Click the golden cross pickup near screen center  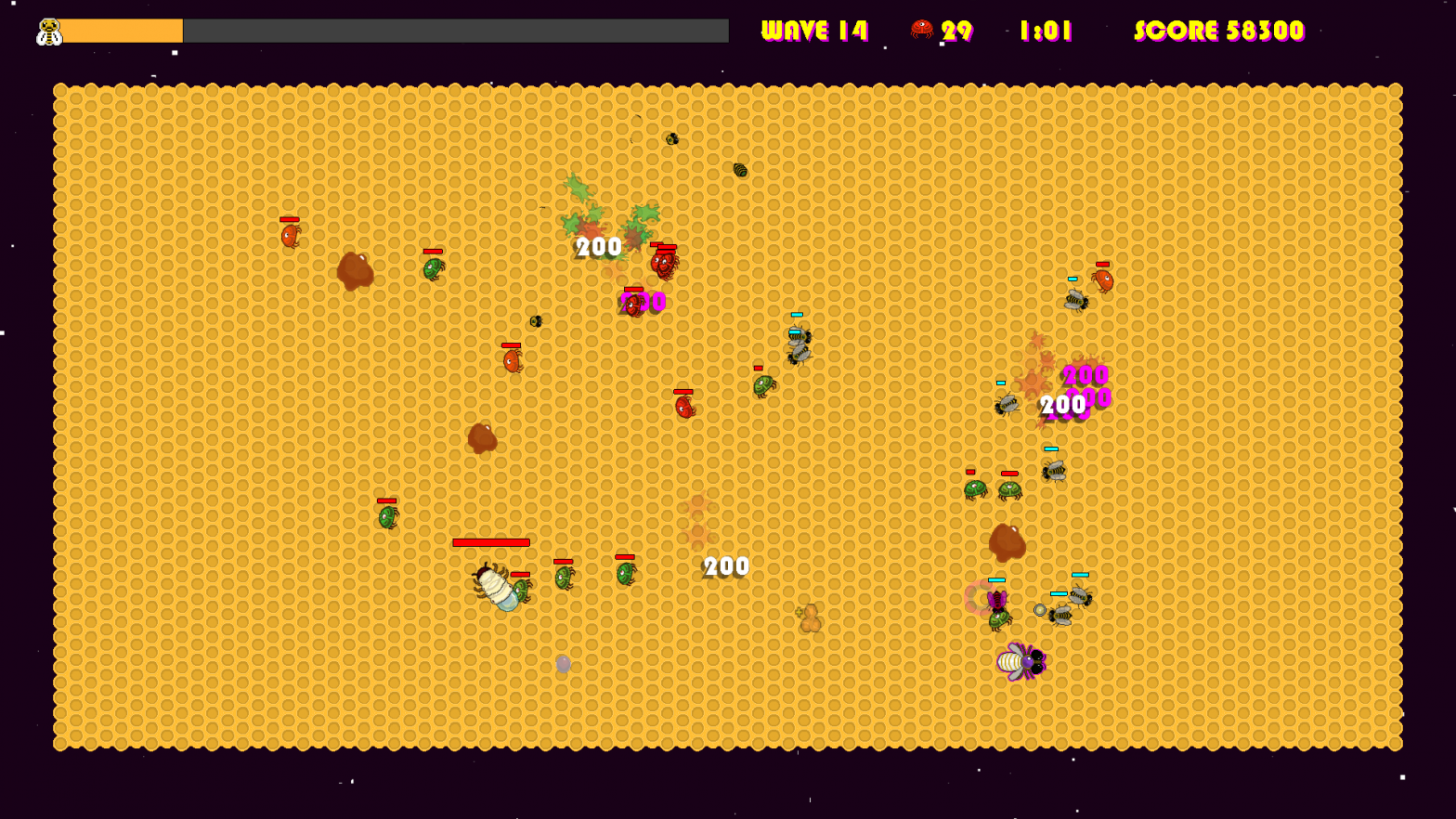(801, 613)
